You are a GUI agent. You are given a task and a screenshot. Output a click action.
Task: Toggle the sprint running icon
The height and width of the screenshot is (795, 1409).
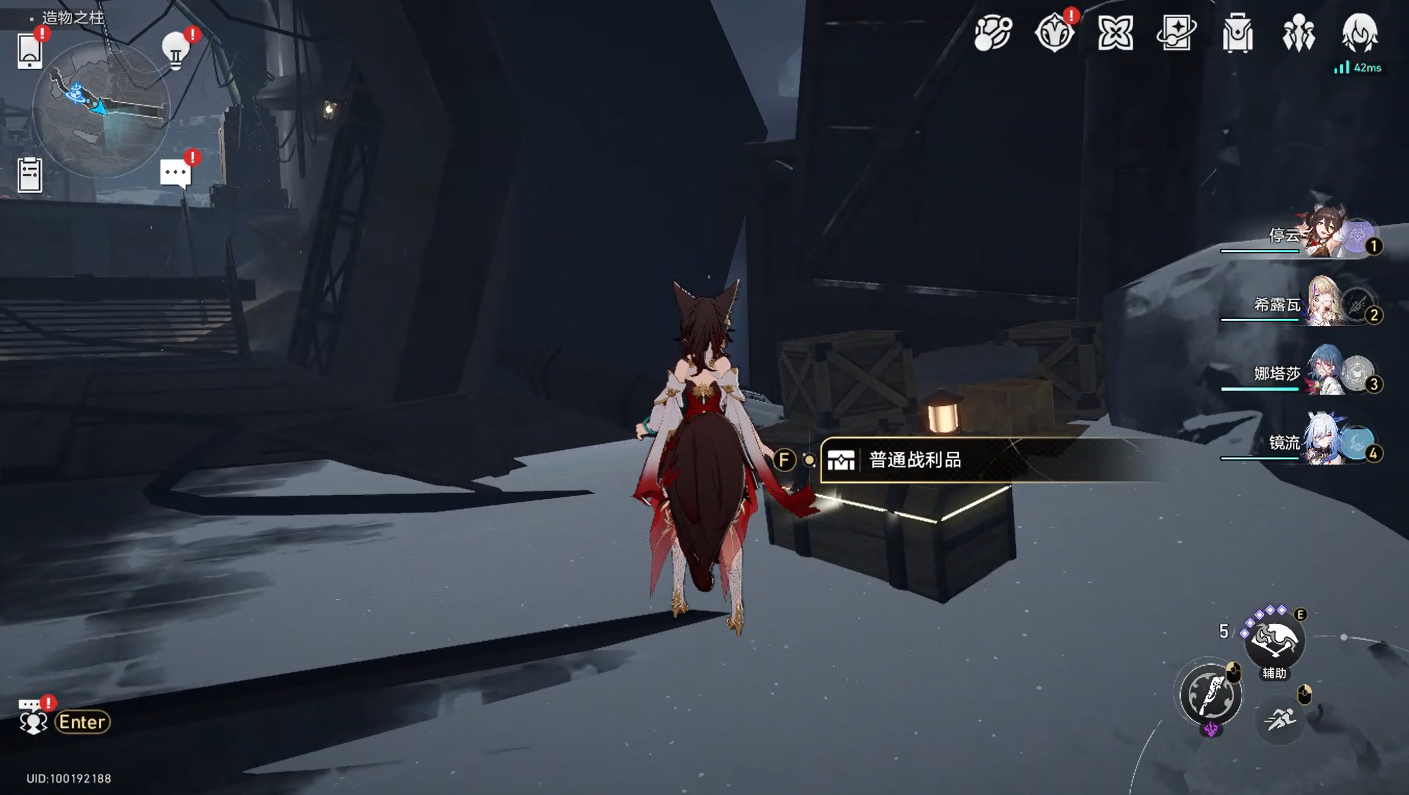[x=1280, y=719]
